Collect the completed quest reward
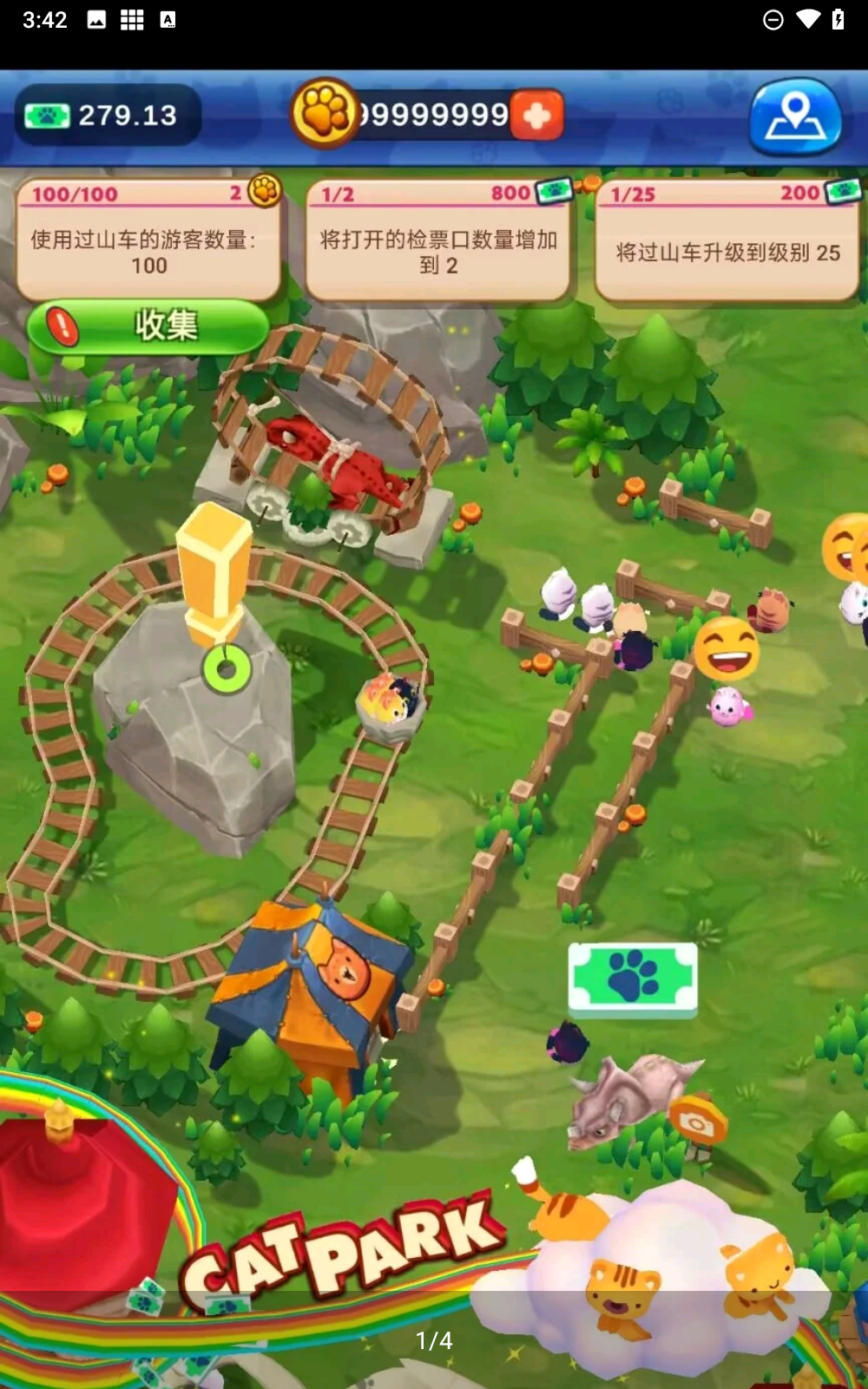The image size is (868, 1389). [148, 326]
